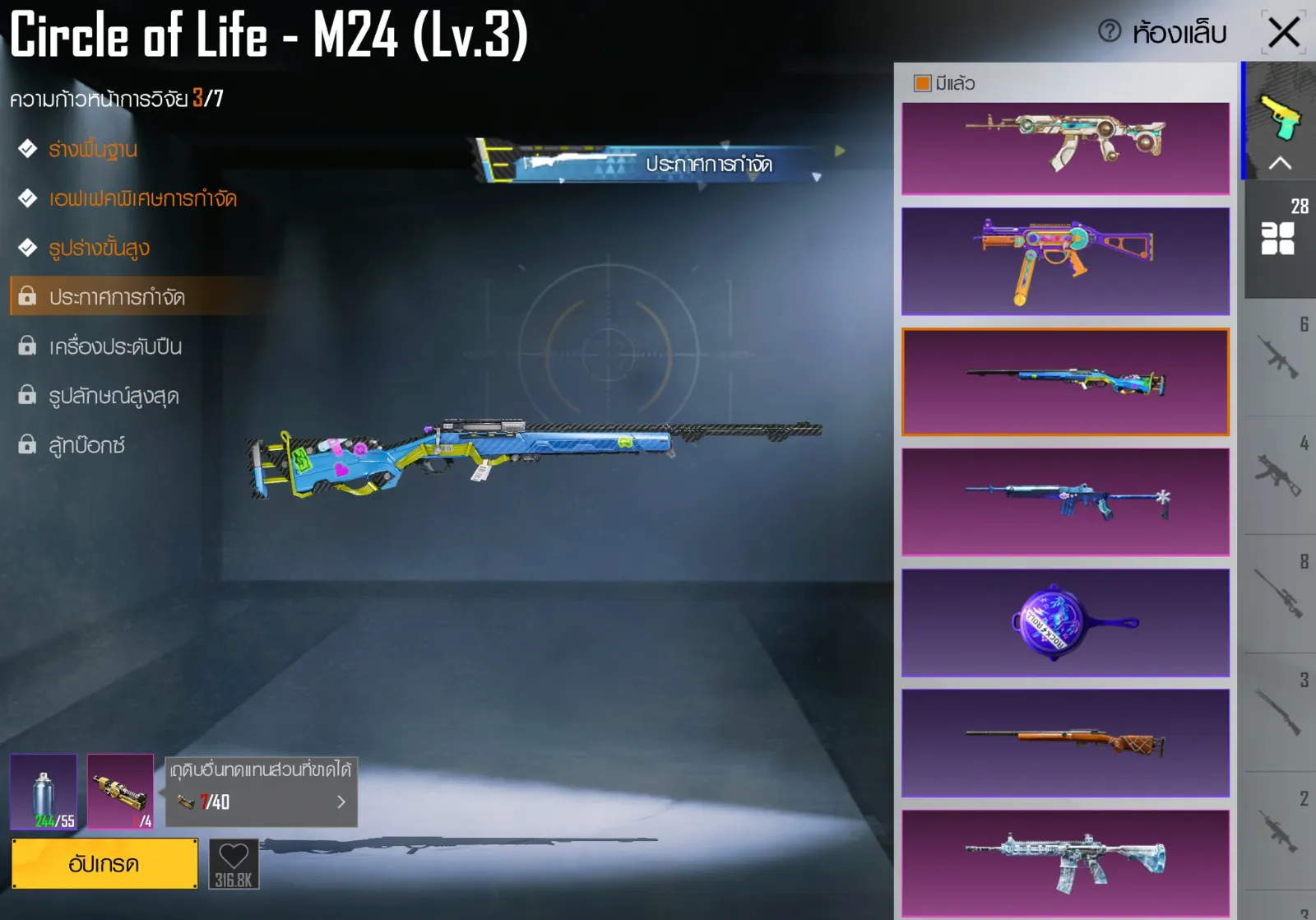Select the เอฟเฟคพิเศษการกำจัด level entry
1316x920 pixels.
point(141,199)
